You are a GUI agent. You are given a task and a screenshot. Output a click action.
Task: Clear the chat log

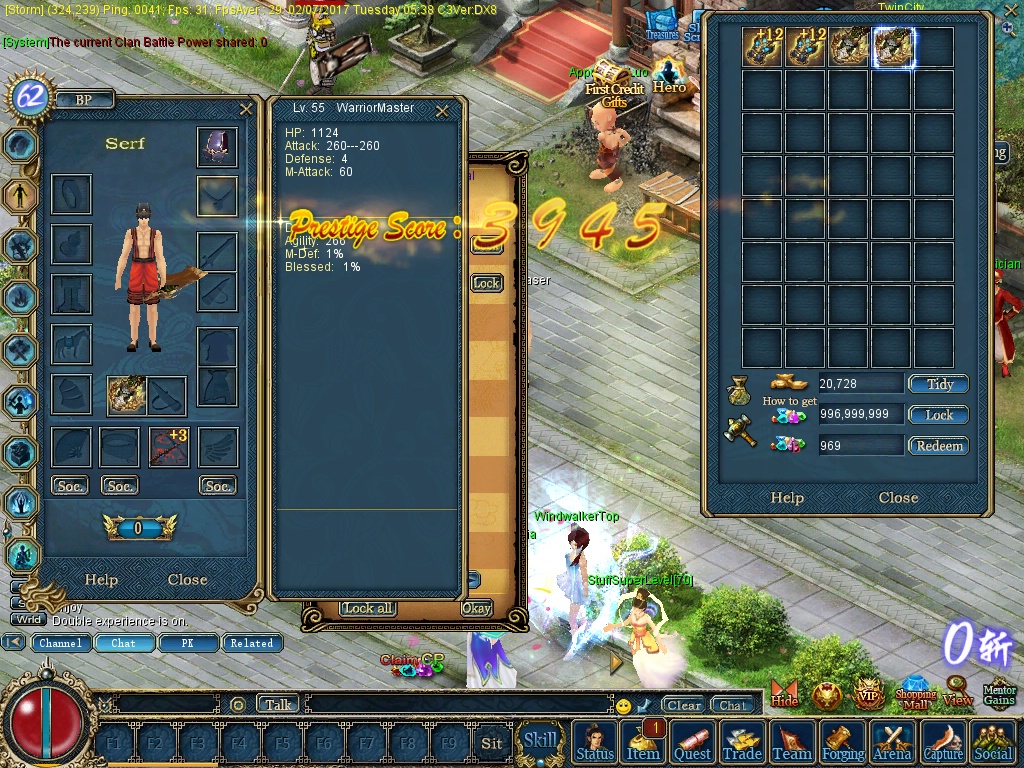684,705
